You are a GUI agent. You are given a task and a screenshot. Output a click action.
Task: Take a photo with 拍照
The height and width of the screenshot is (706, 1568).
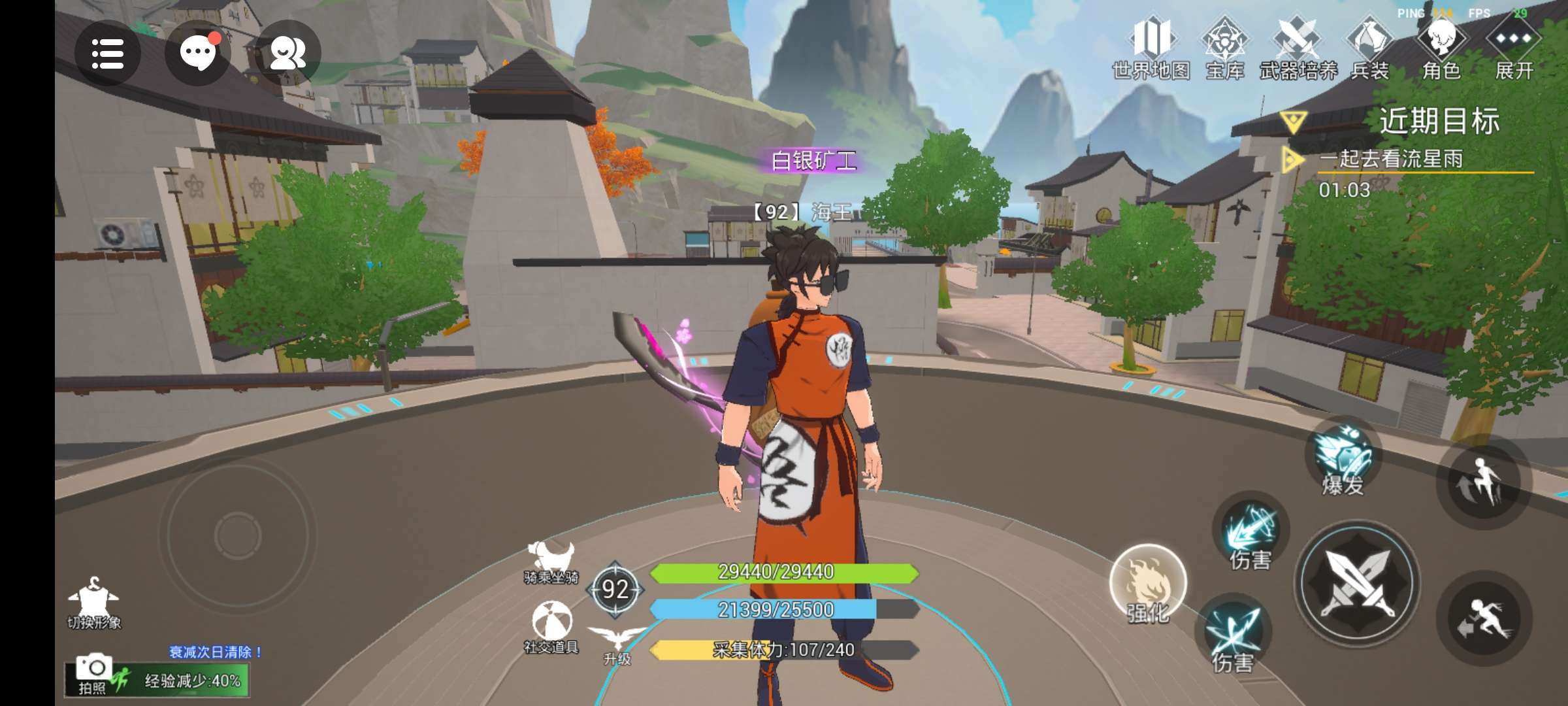click(x=93, y=673)
